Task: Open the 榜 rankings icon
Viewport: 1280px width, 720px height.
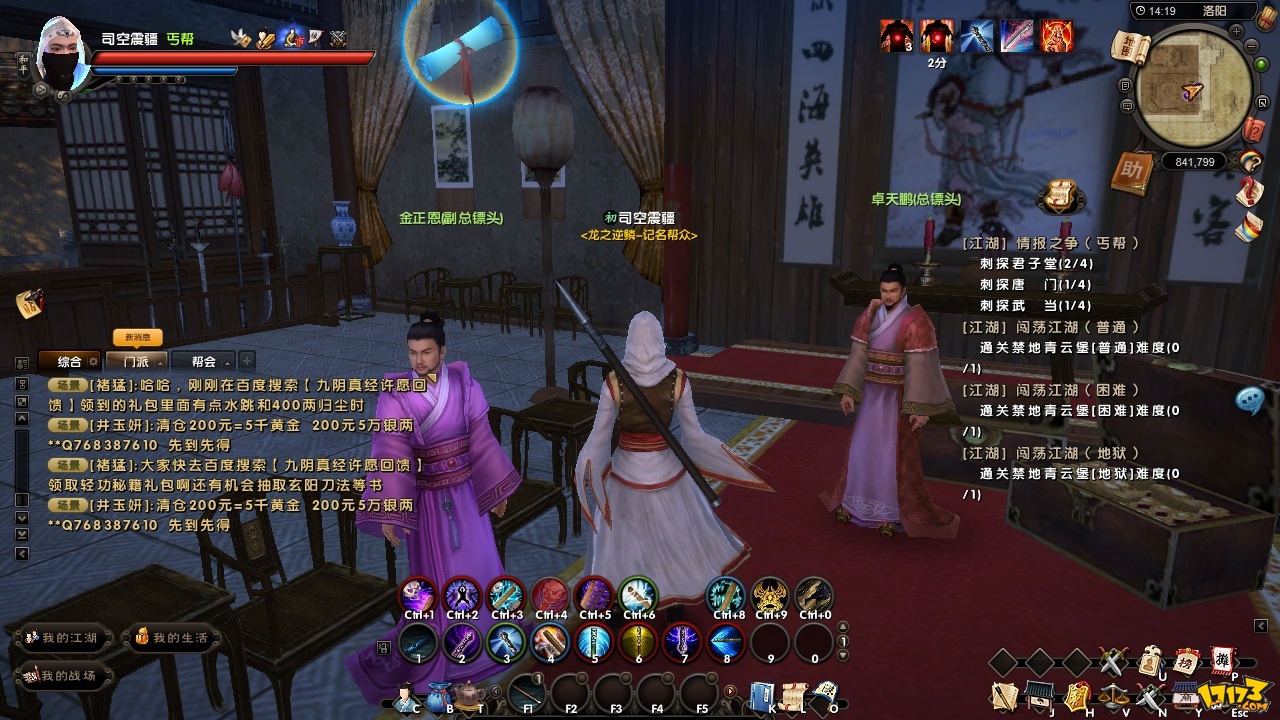Action: 1187,661
